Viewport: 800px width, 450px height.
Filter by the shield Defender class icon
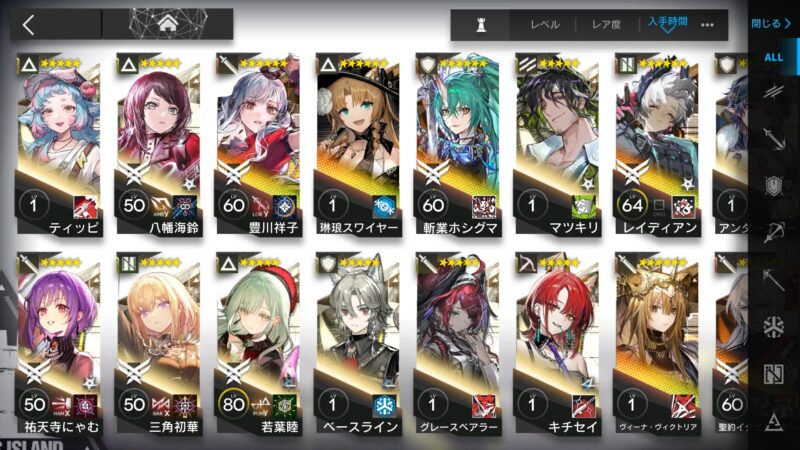773,186
